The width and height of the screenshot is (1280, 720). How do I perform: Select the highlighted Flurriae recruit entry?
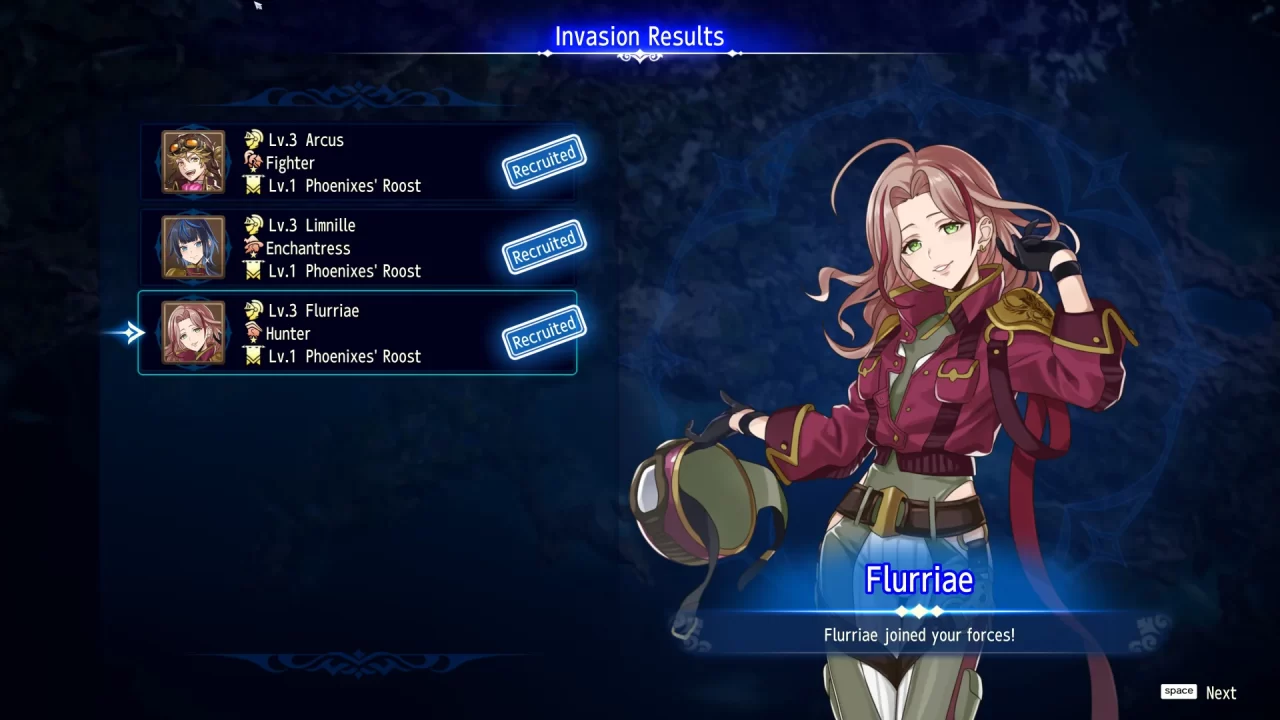(x=358, y=333)
